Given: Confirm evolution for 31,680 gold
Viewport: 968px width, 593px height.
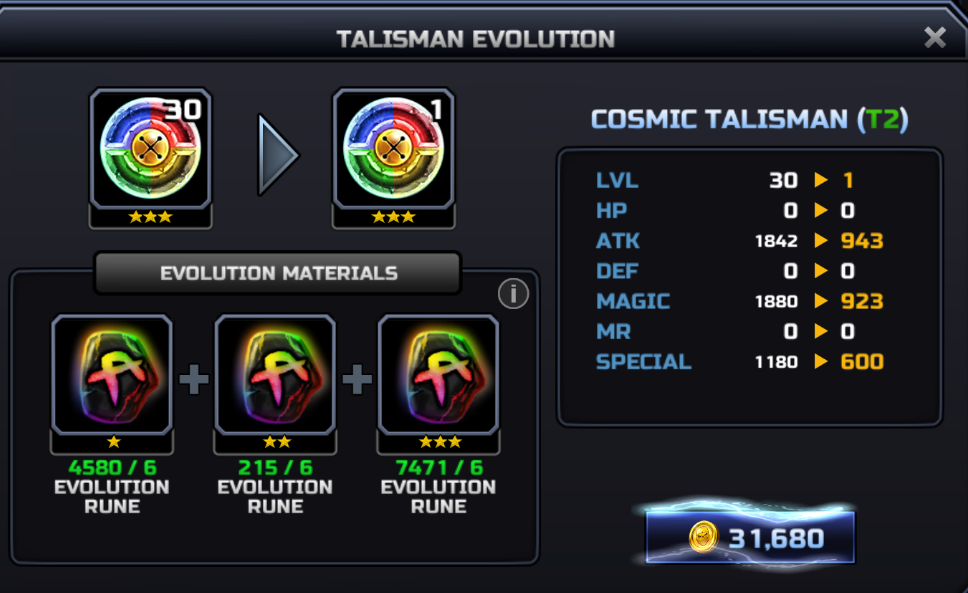Looking at the screenshot, I should pos(751,539).
